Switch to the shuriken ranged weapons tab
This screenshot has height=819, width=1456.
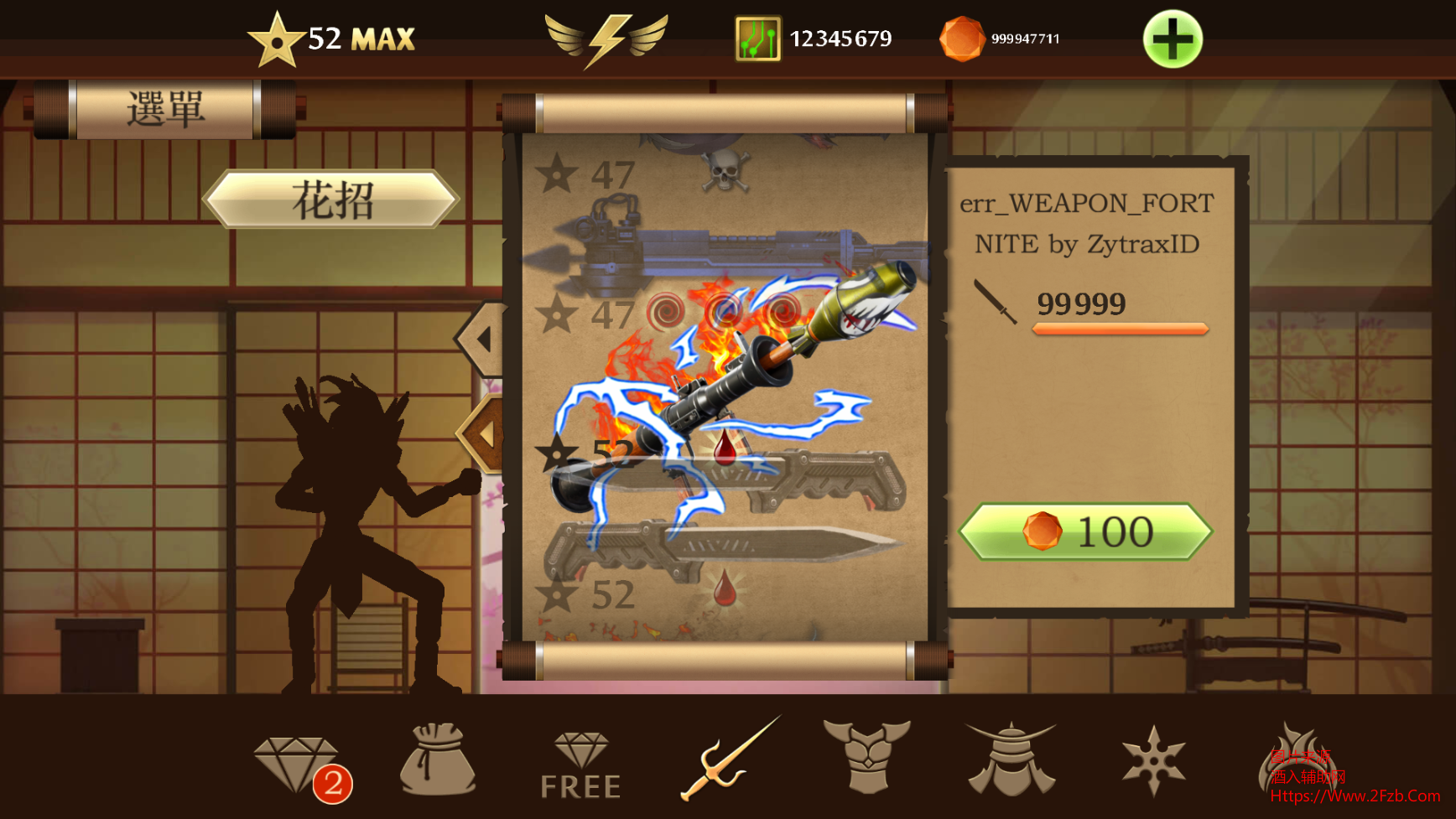pos(1153,760)
